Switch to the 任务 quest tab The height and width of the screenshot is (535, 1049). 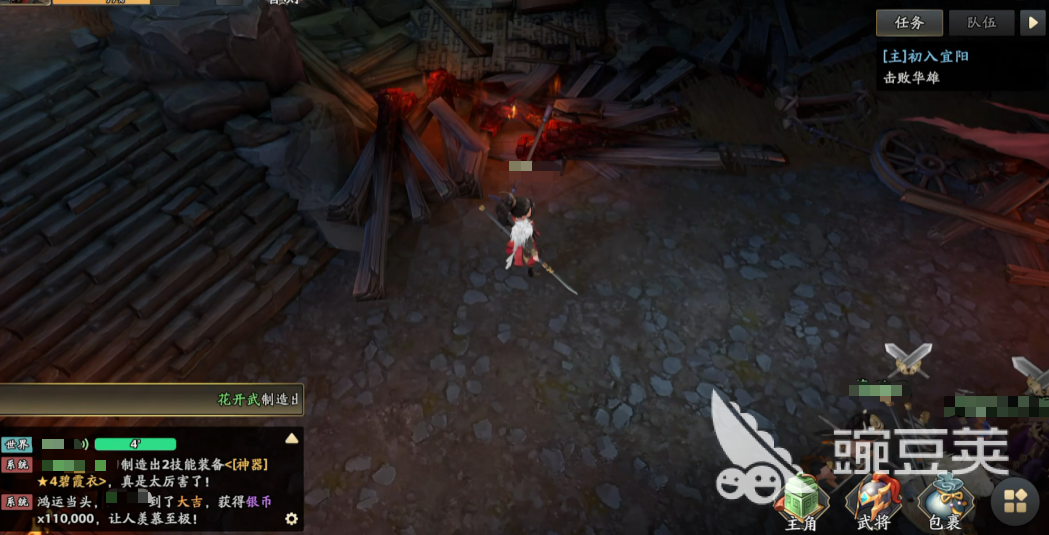pyautogui.click(x=909, y=23)
